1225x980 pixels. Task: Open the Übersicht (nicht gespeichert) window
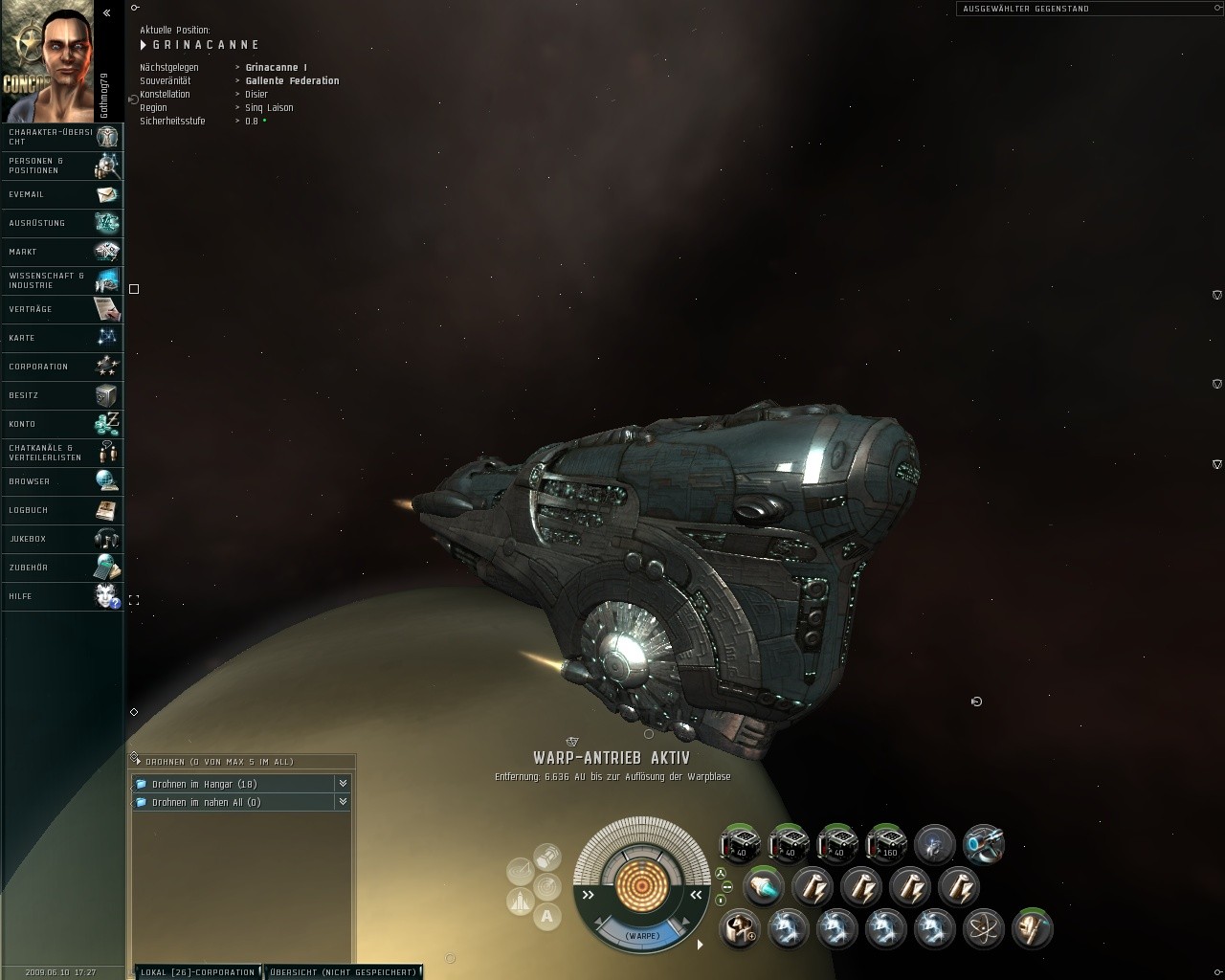point(343,972)
